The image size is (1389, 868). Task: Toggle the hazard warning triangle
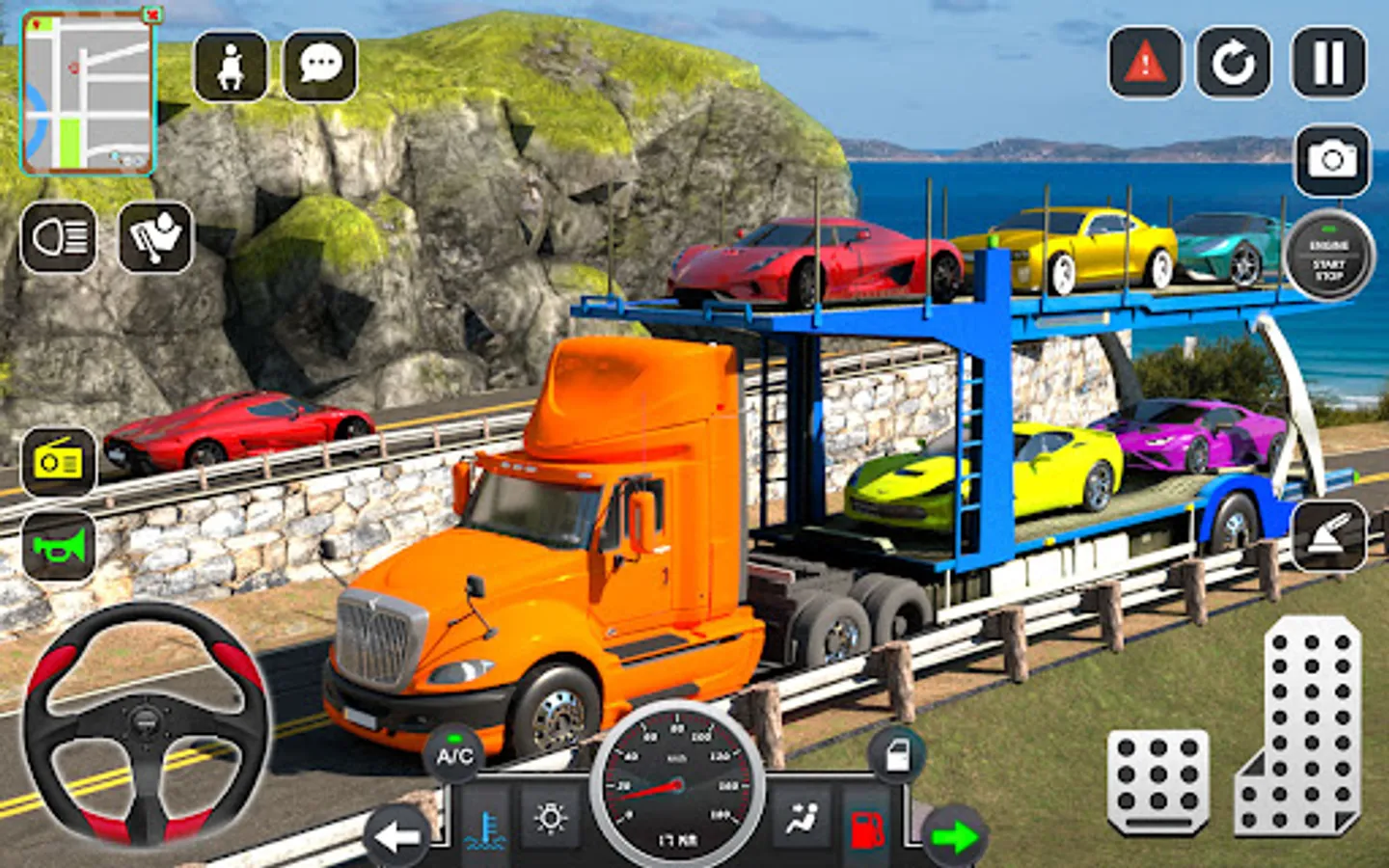pos(1145,64)
